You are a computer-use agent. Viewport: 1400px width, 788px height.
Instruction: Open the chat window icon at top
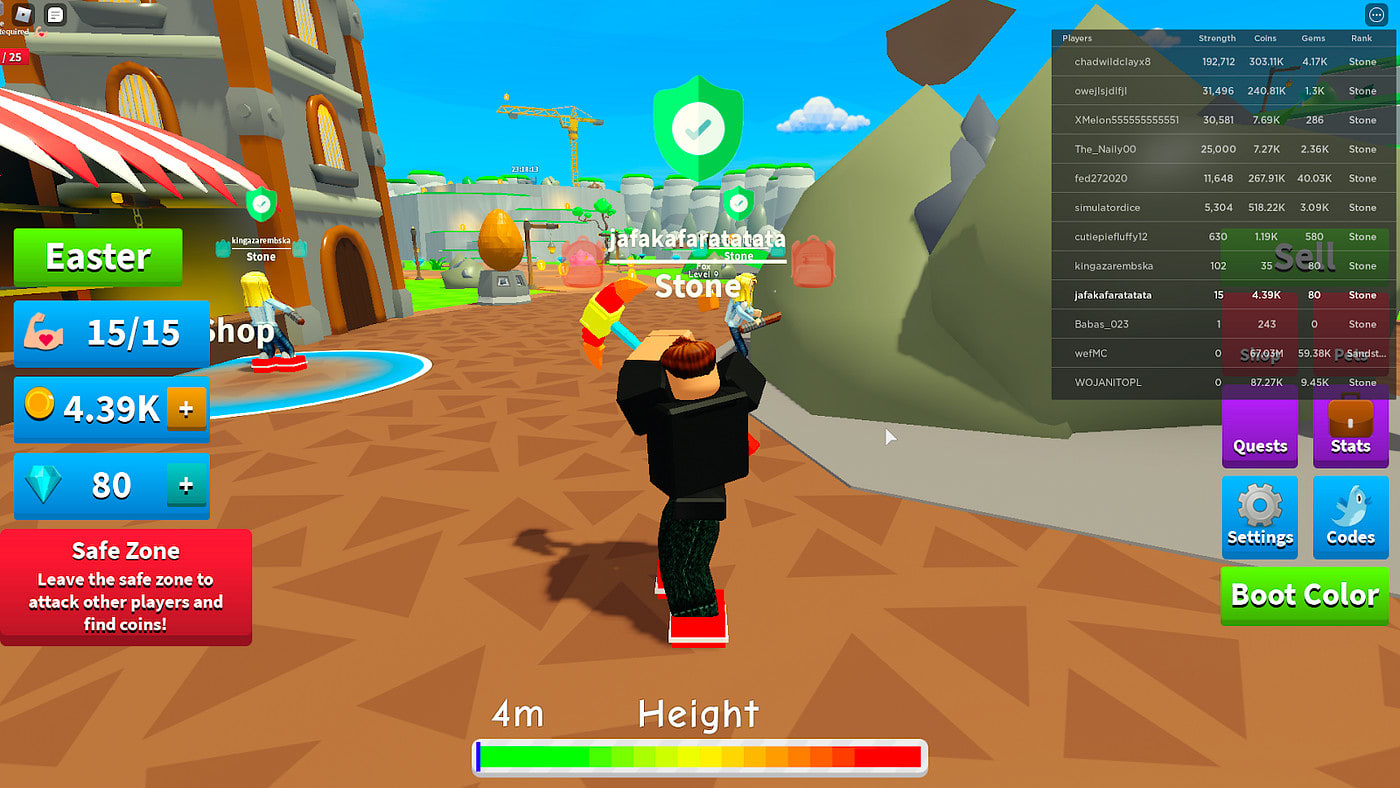click(55, 15)
